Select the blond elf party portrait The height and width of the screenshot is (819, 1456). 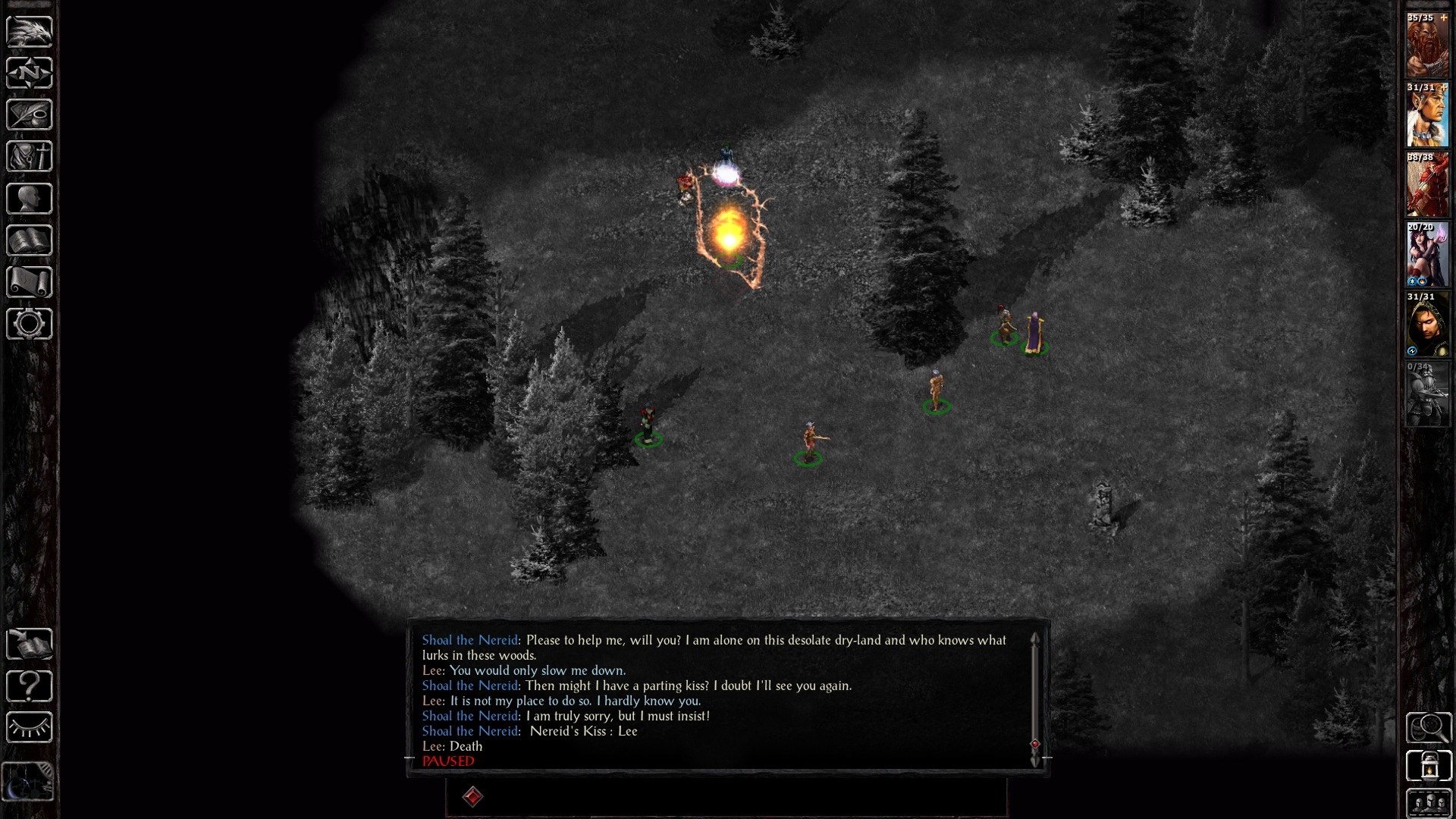pyautogui.click(x=1427, y=115)
